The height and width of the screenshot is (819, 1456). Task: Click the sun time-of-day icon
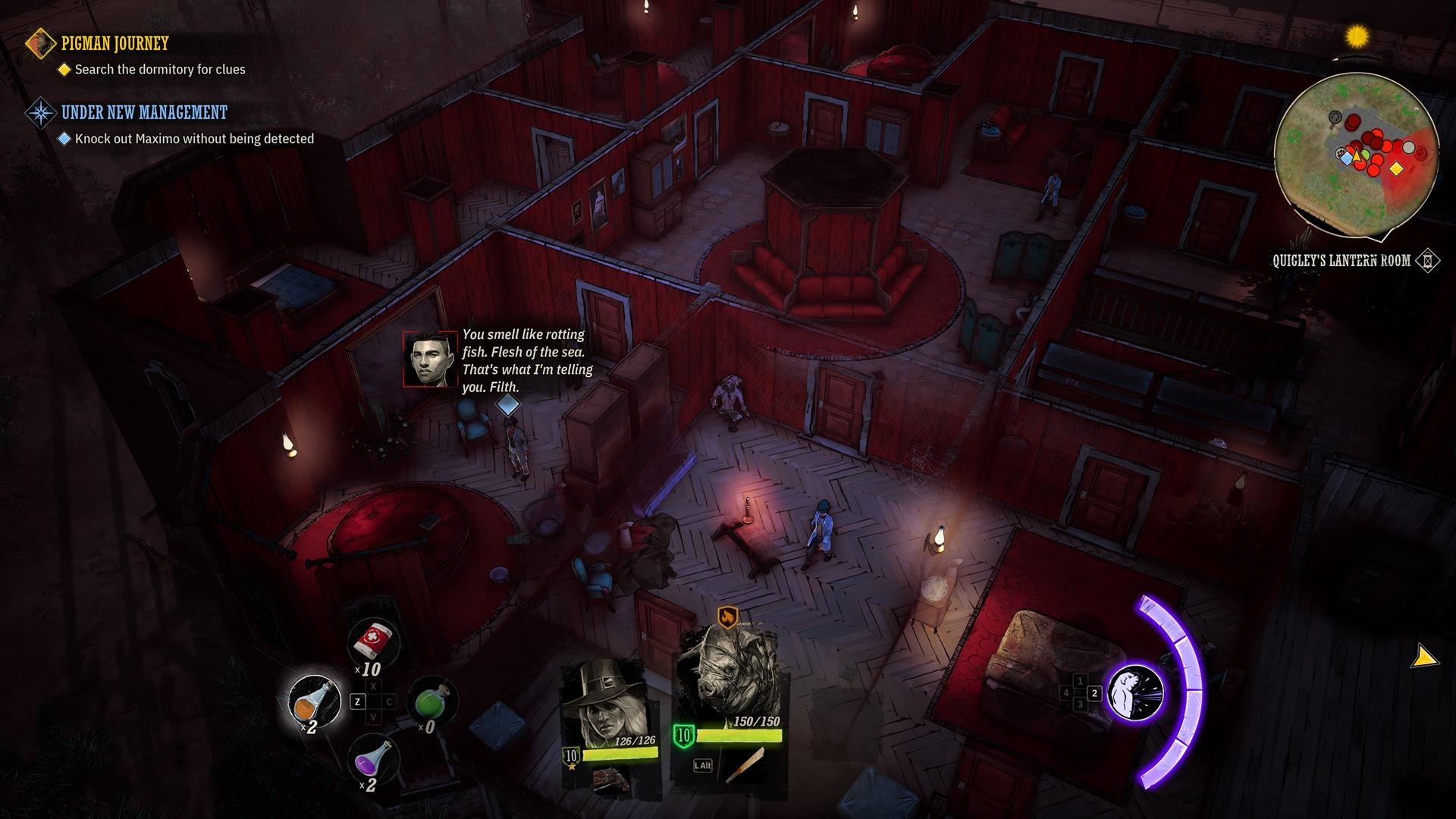[1357, 36]
